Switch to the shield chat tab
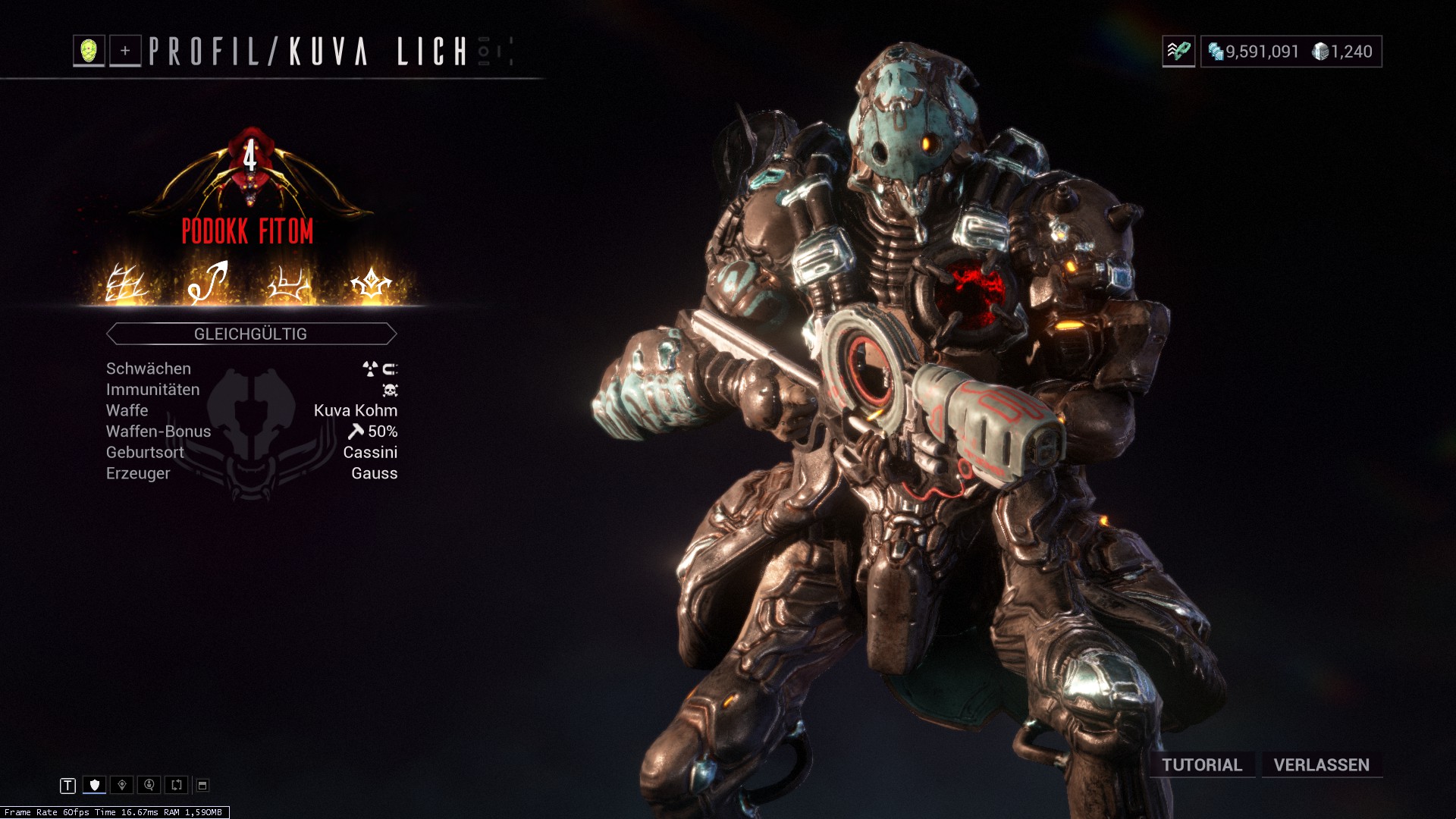1456x819 pixels. pos(95,785)
